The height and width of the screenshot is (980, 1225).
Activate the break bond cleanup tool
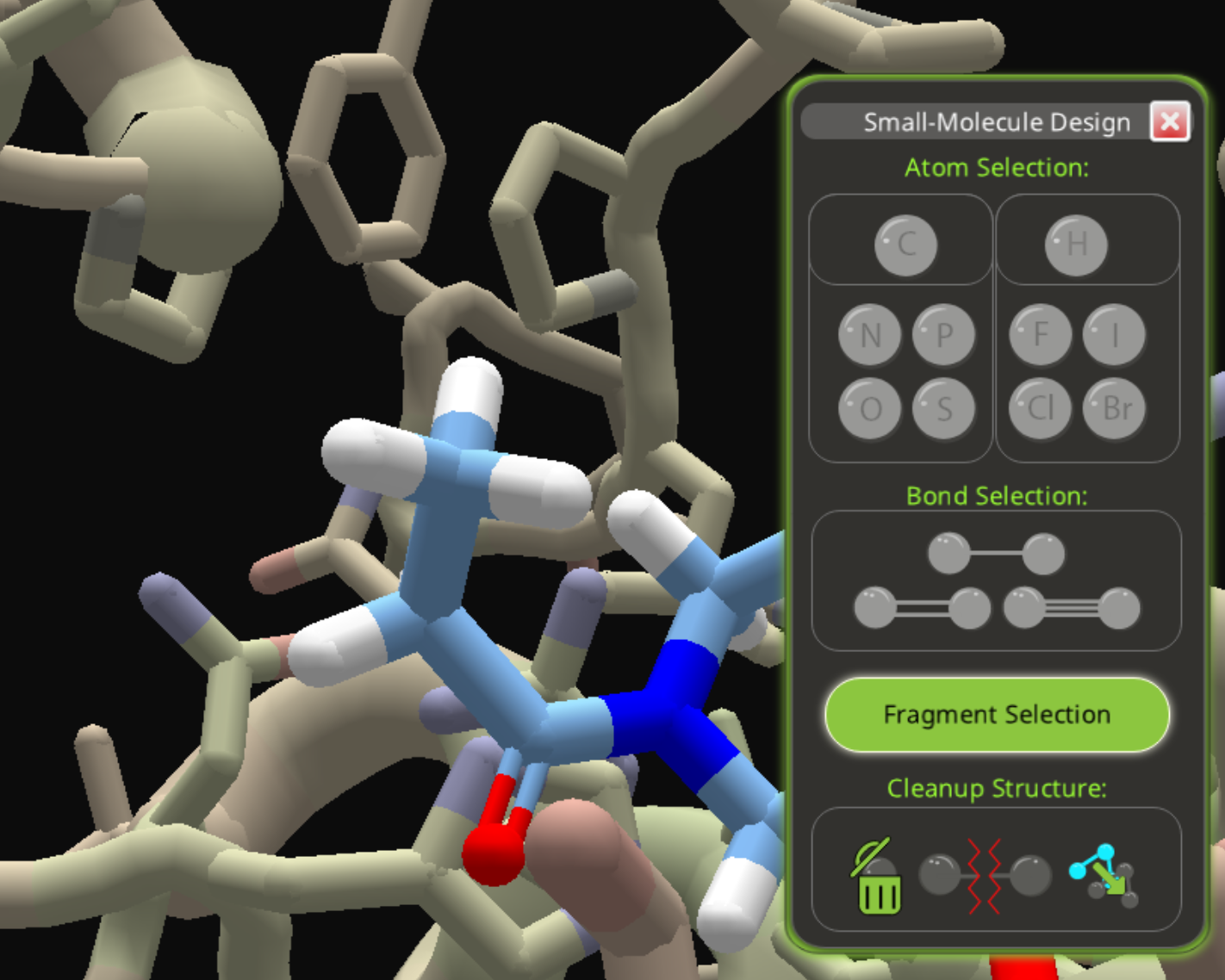tap(986, 877)
